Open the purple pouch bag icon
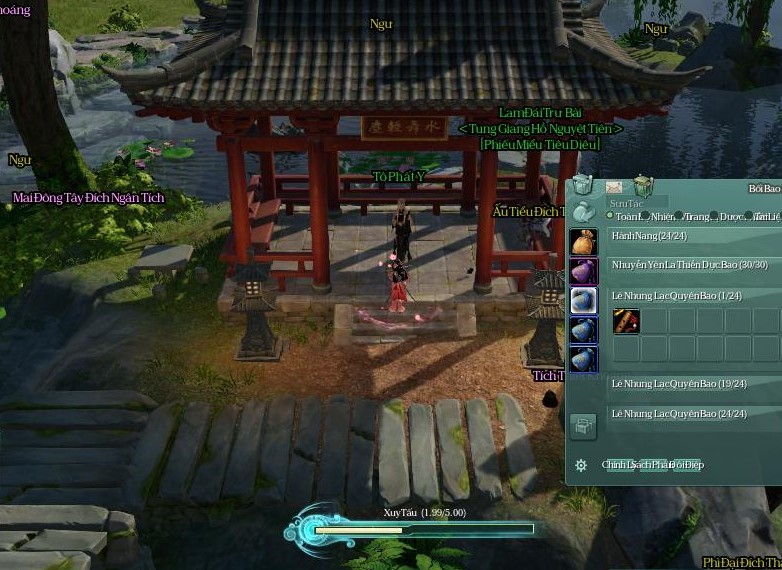 tap(583, 272)
